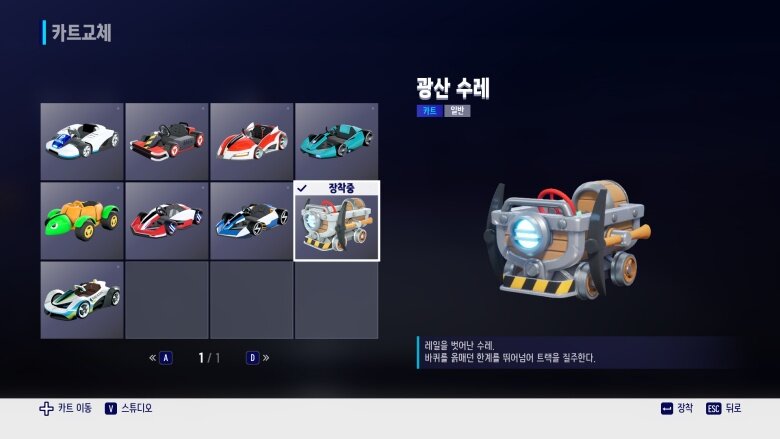
Task: Select the white kart with blue nose
Action: coord(82,141)
